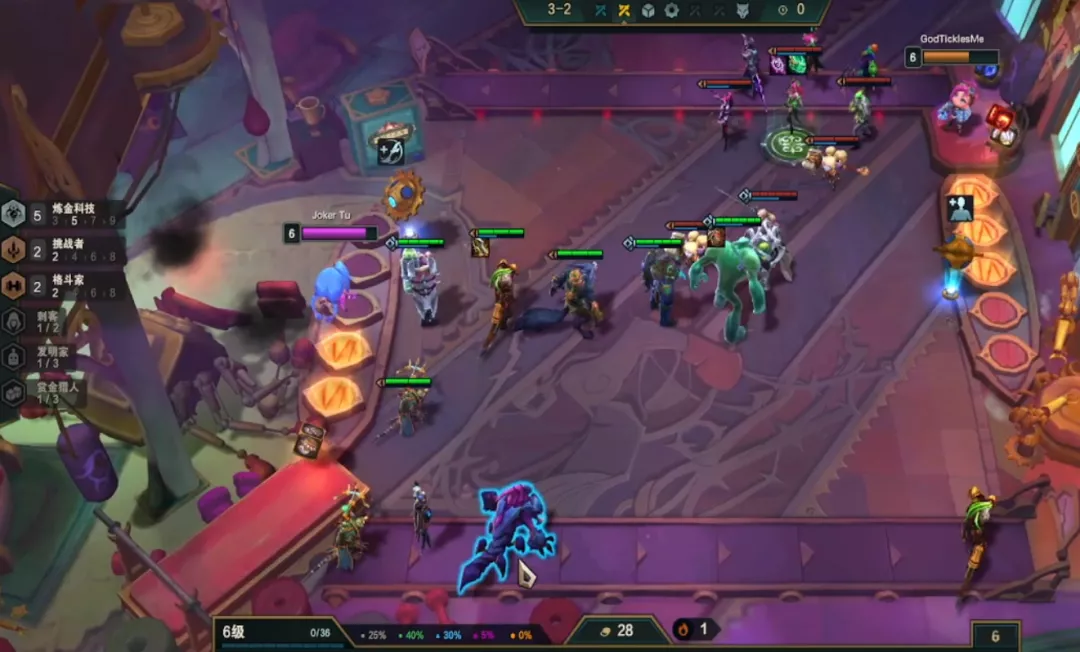Open the gold counter showing 28
This screenshot has width=1080, height=652.
(616, 631)
